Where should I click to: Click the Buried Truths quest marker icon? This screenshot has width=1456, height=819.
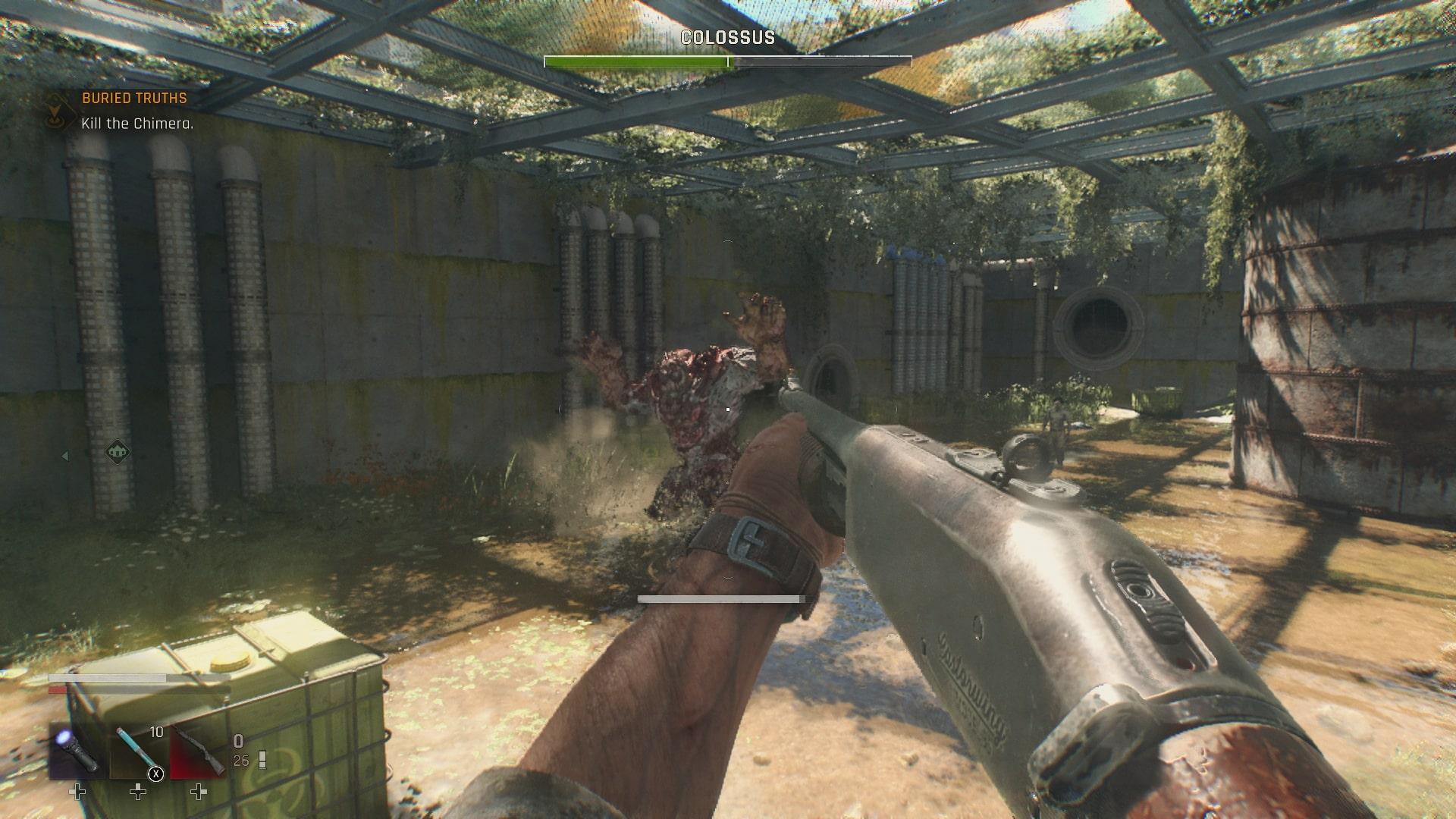click(x=55, y=111)
